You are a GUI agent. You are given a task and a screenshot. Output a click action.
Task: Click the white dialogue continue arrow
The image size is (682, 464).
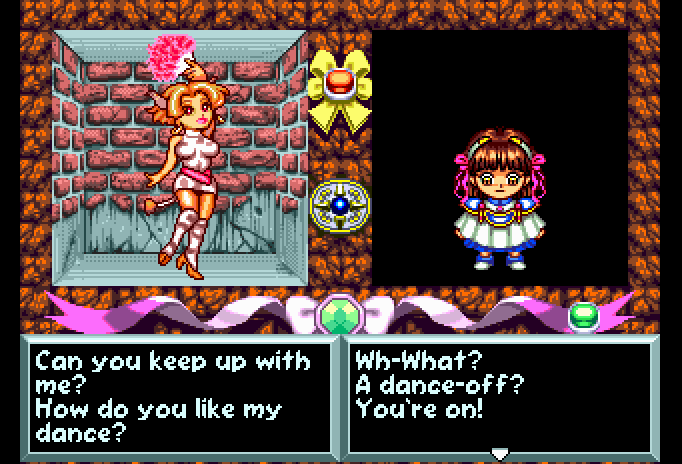499,453
